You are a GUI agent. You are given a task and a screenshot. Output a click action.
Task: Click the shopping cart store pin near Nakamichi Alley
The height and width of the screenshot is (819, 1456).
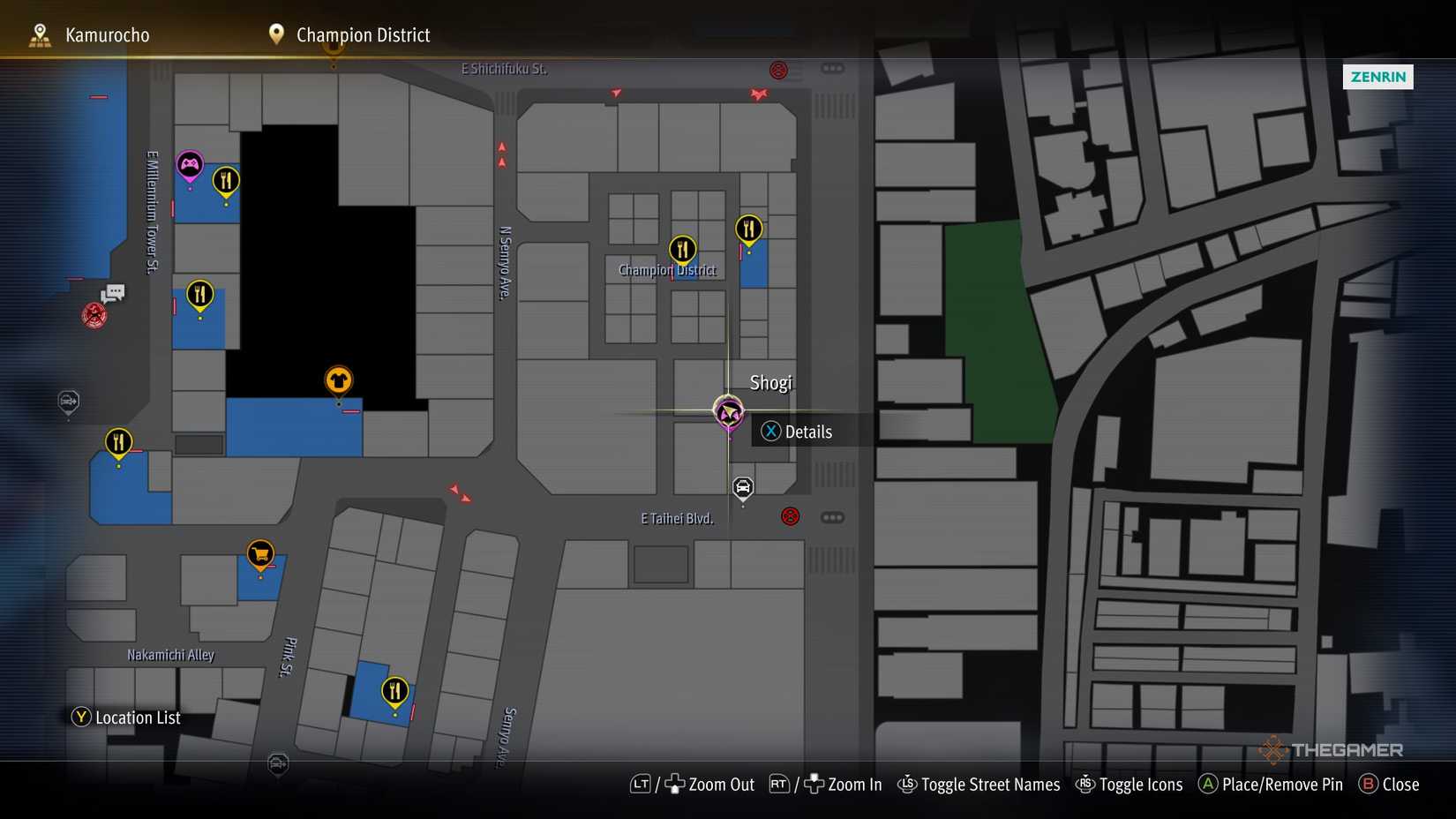[259, 553]
